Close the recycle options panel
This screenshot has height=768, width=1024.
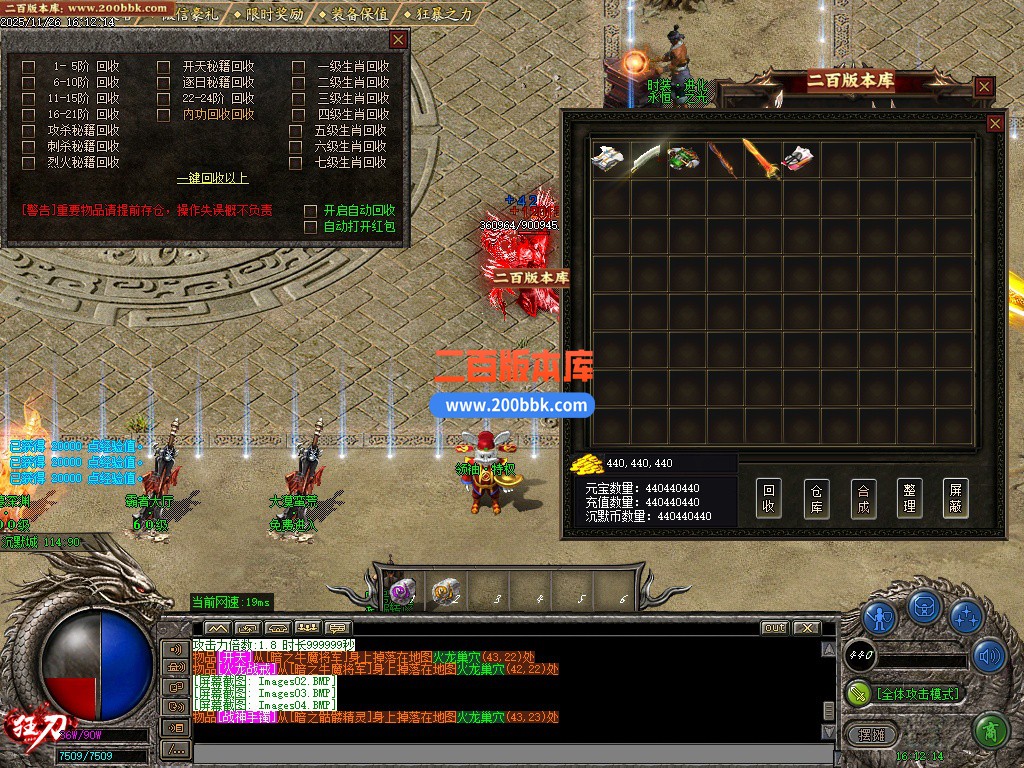pos(398,40)
